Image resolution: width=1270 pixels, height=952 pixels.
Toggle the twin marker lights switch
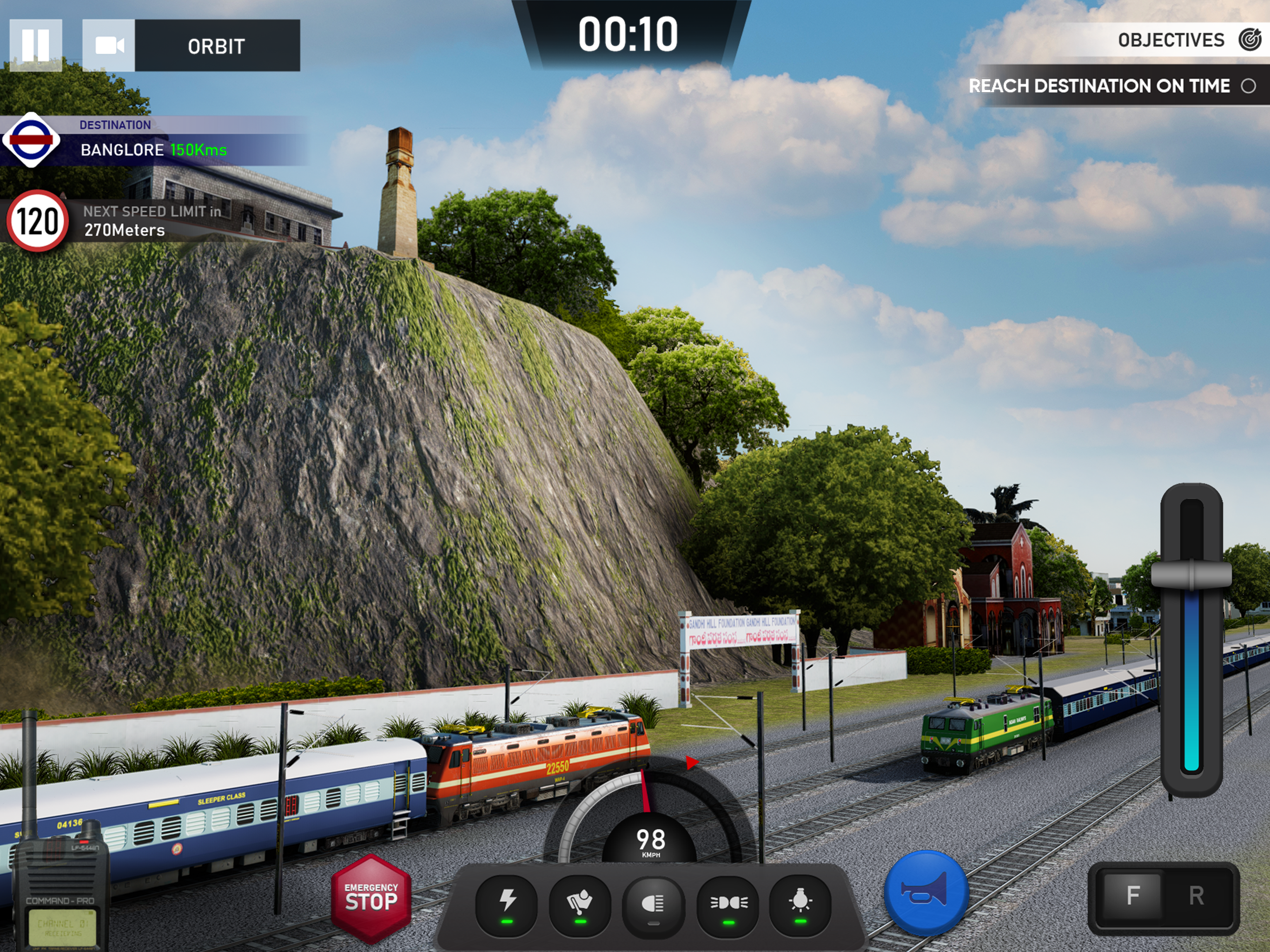click(x=728, y=903)
